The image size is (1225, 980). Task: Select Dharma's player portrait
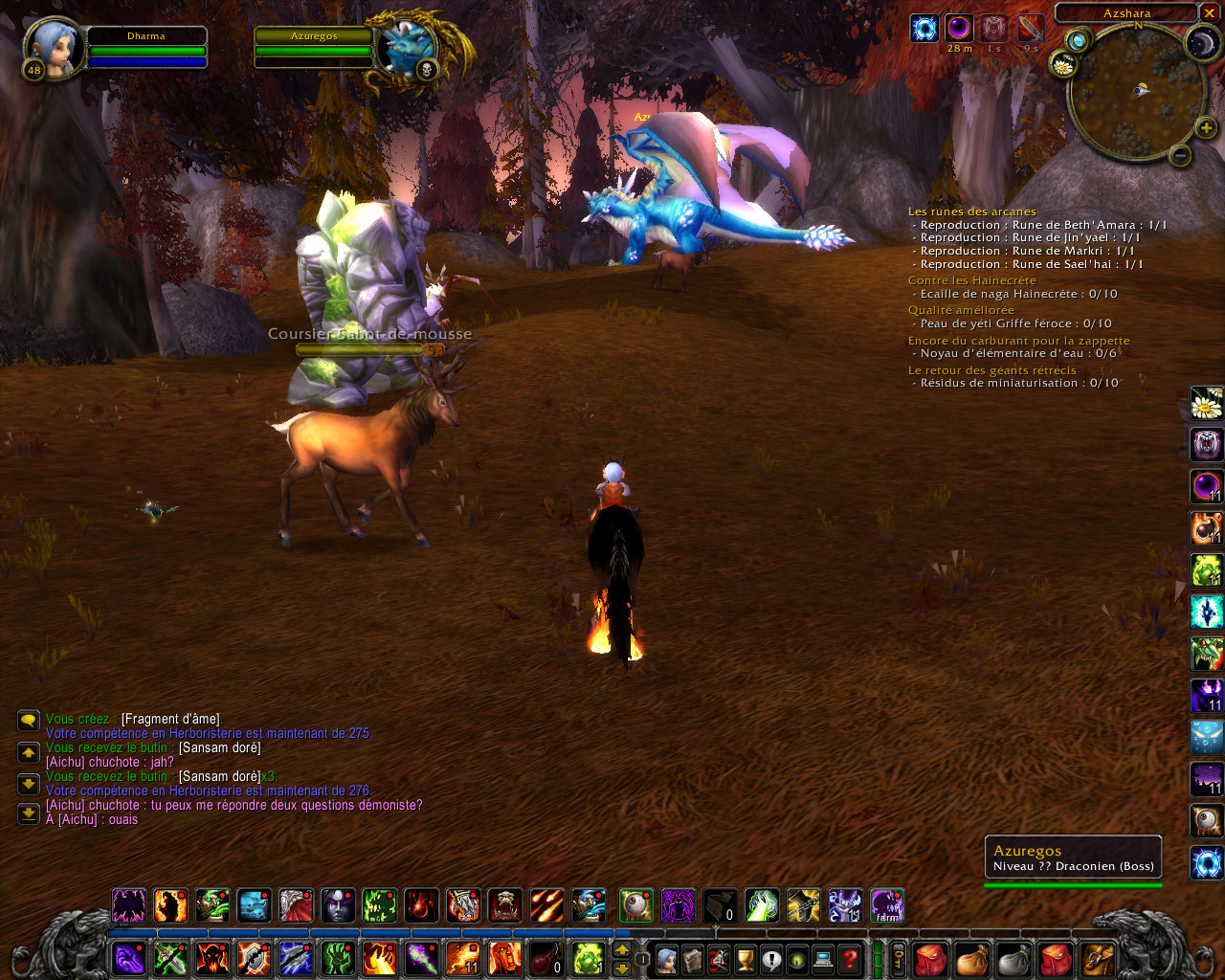pos(54,48)
